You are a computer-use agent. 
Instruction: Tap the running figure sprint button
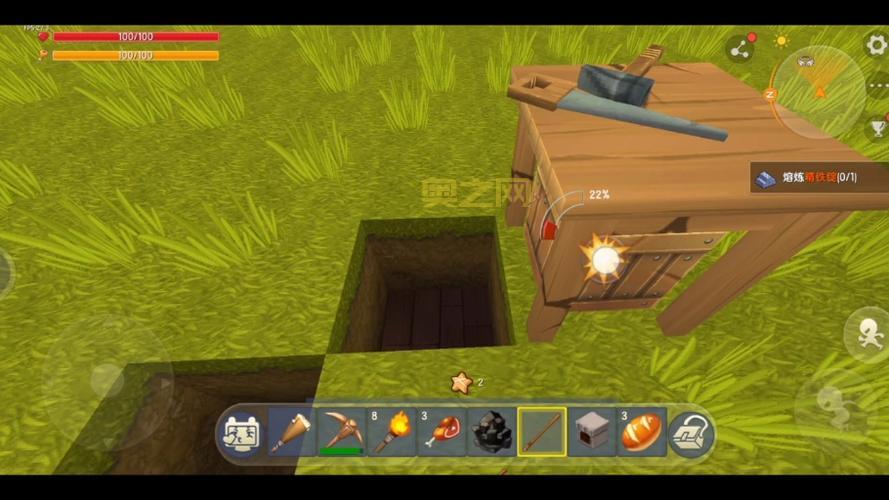866,333
